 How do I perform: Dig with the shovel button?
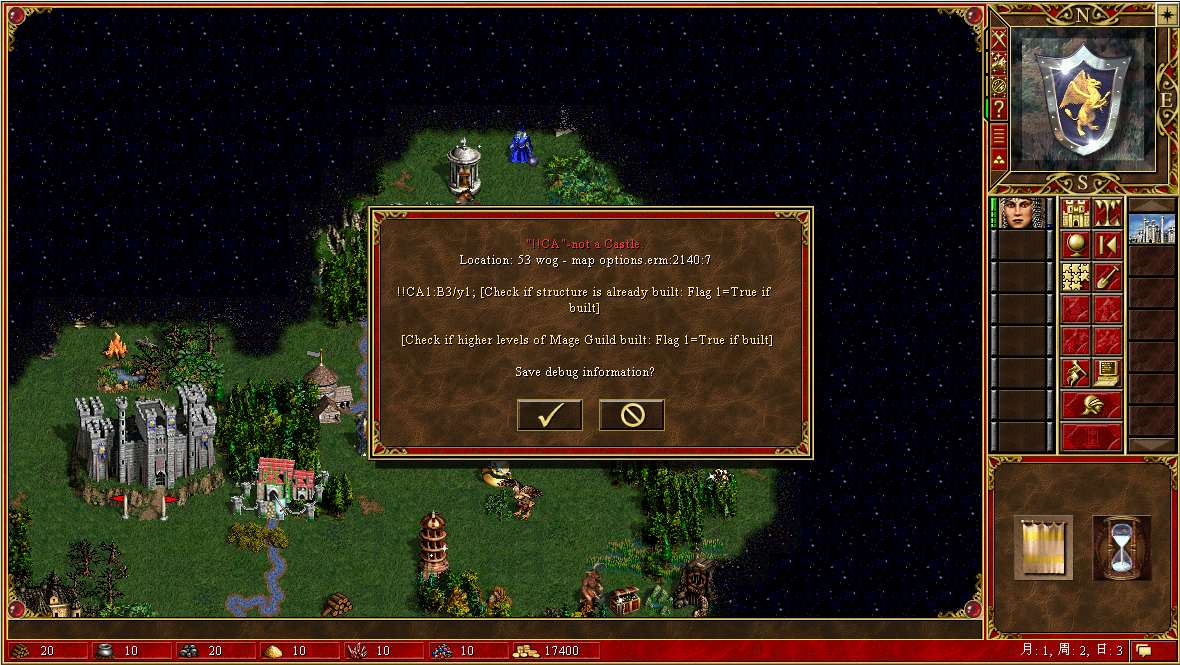pos(1106,276)
